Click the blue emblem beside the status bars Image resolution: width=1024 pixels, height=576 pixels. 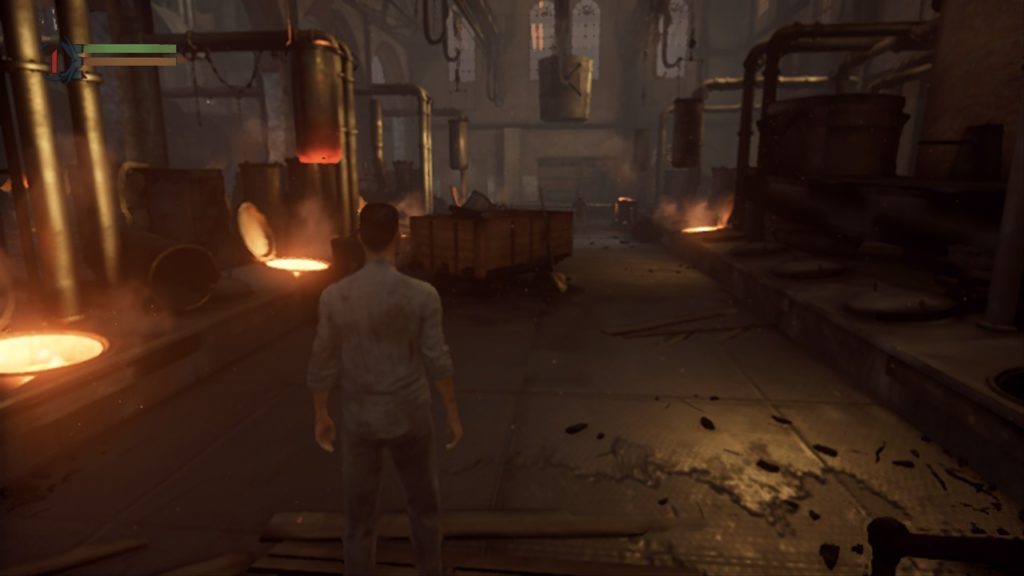coord(66,60)
